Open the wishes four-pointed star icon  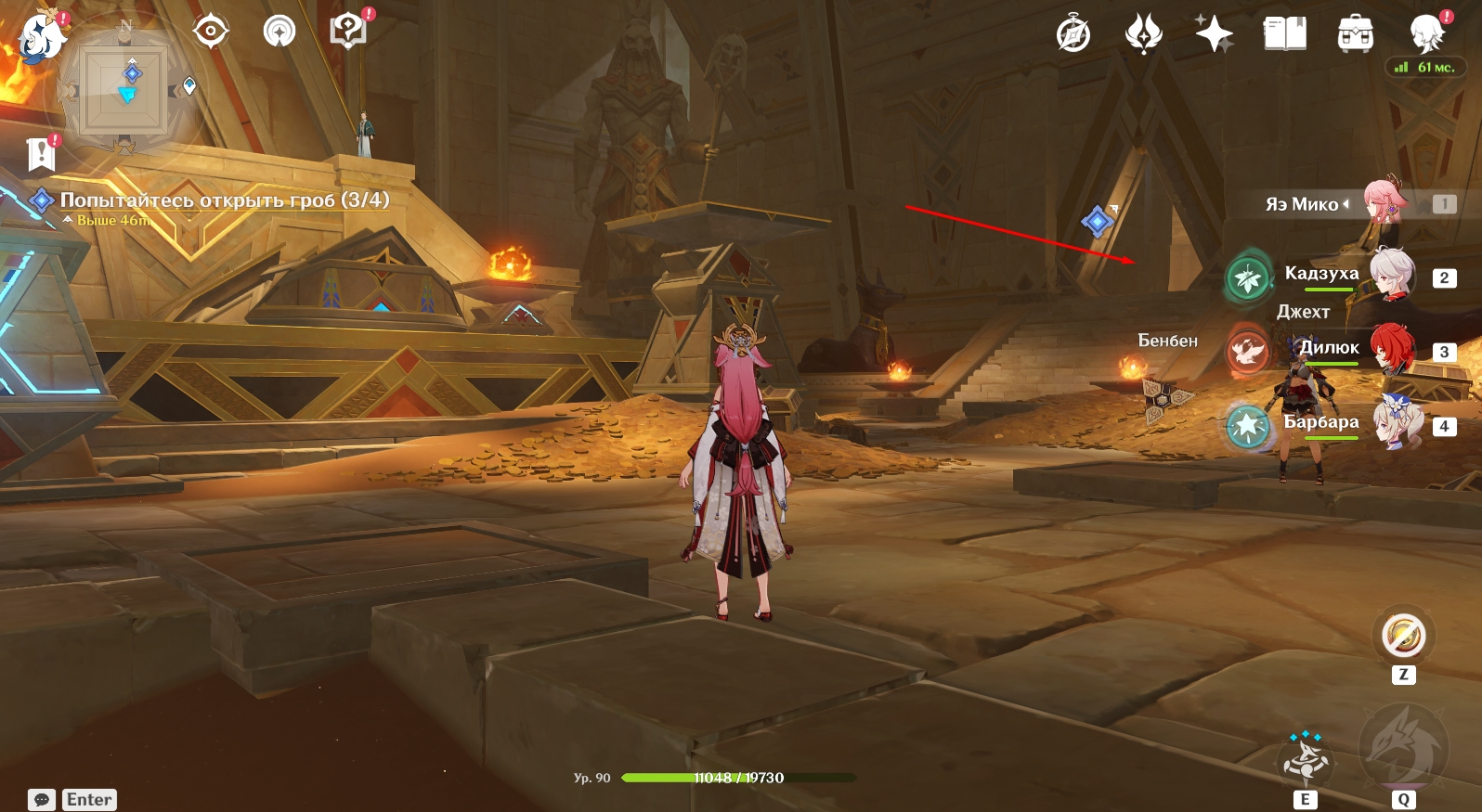tap(1214, 35)
